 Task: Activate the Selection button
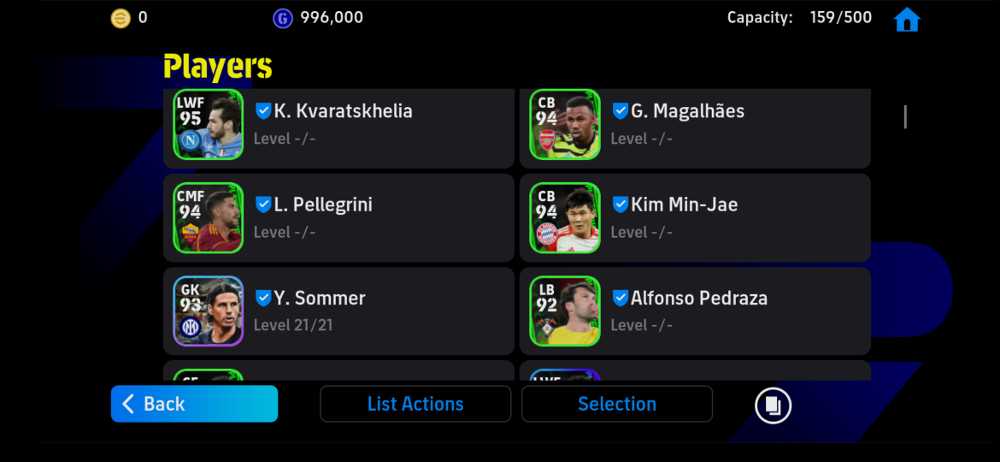pos(617,404)
